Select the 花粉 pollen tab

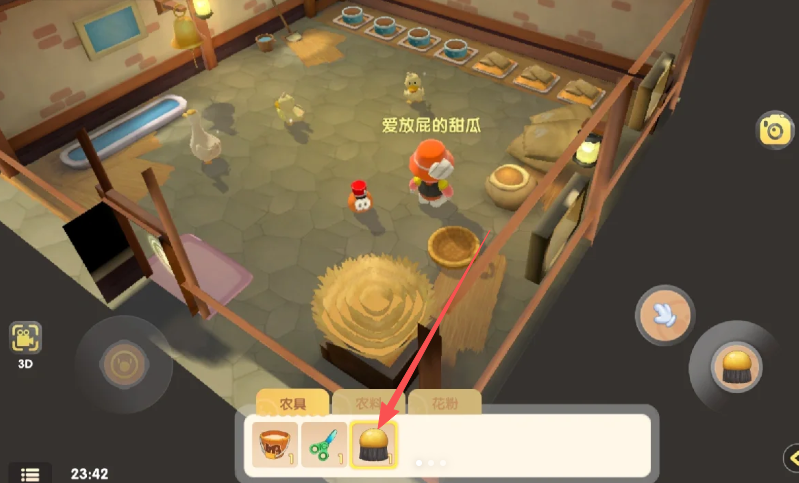(445, 404)
